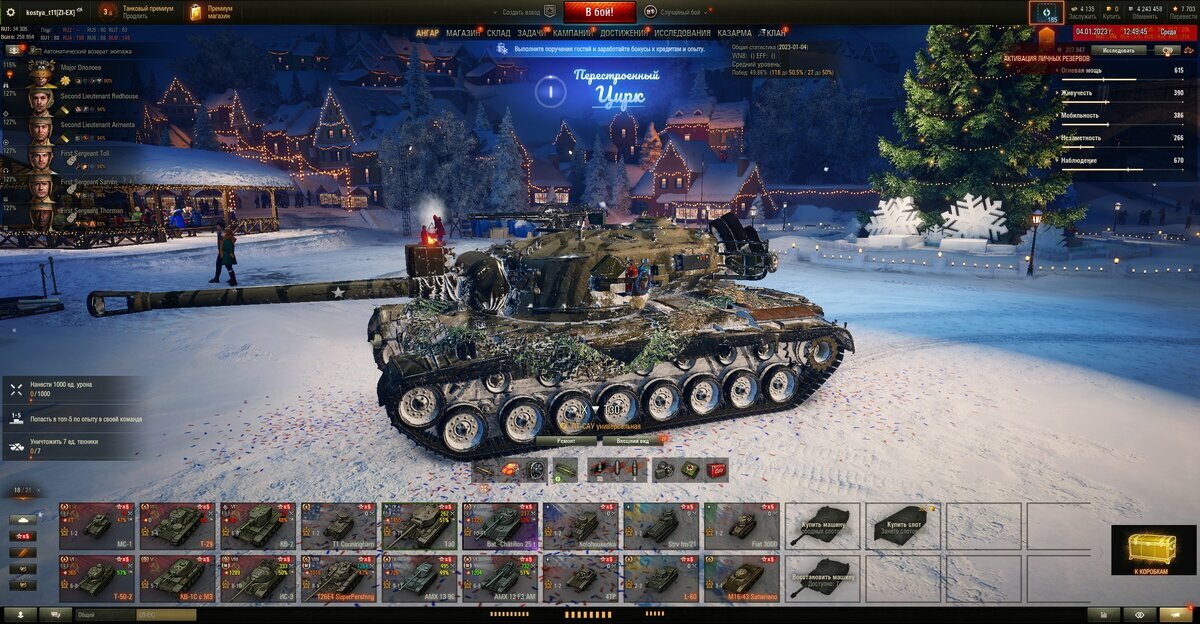The width and height of the screenshot is (1200, 624).
Task: Open the КАЗАРМА tab
Action: click(x=735, y=33)
